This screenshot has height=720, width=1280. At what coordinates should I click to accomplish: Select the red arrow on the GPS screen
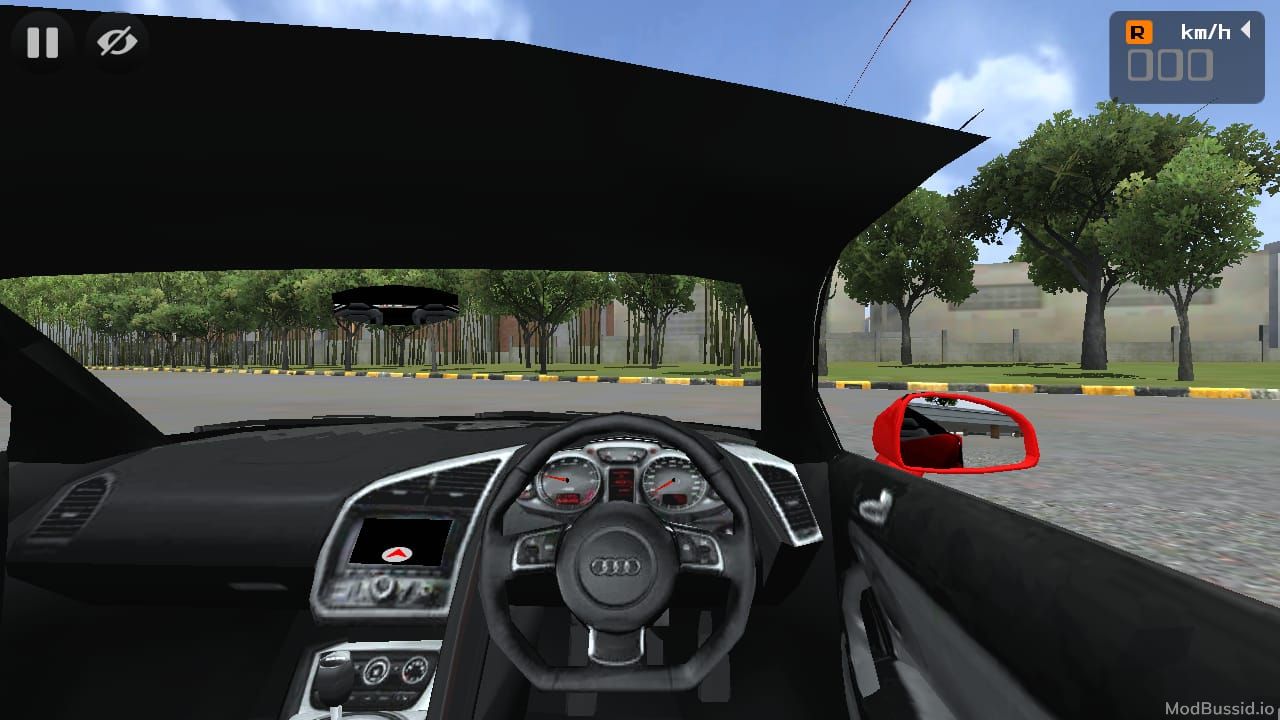click(x=398, y=552)
